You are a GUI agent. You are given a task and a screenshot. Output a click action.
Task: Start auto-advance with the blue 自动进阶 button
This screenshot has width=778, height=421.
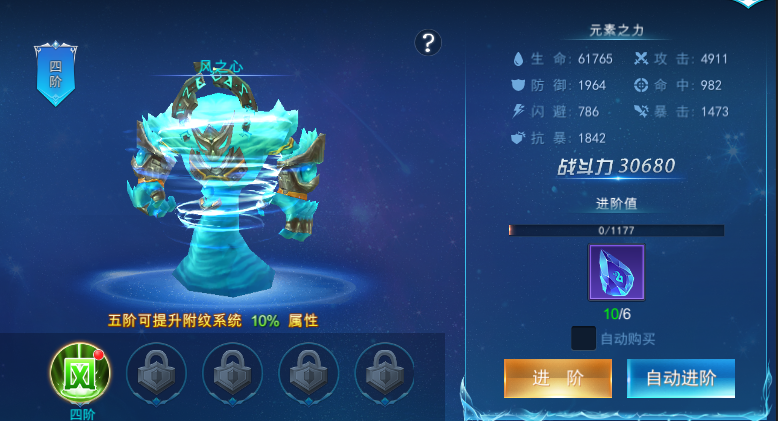(681, 378)
